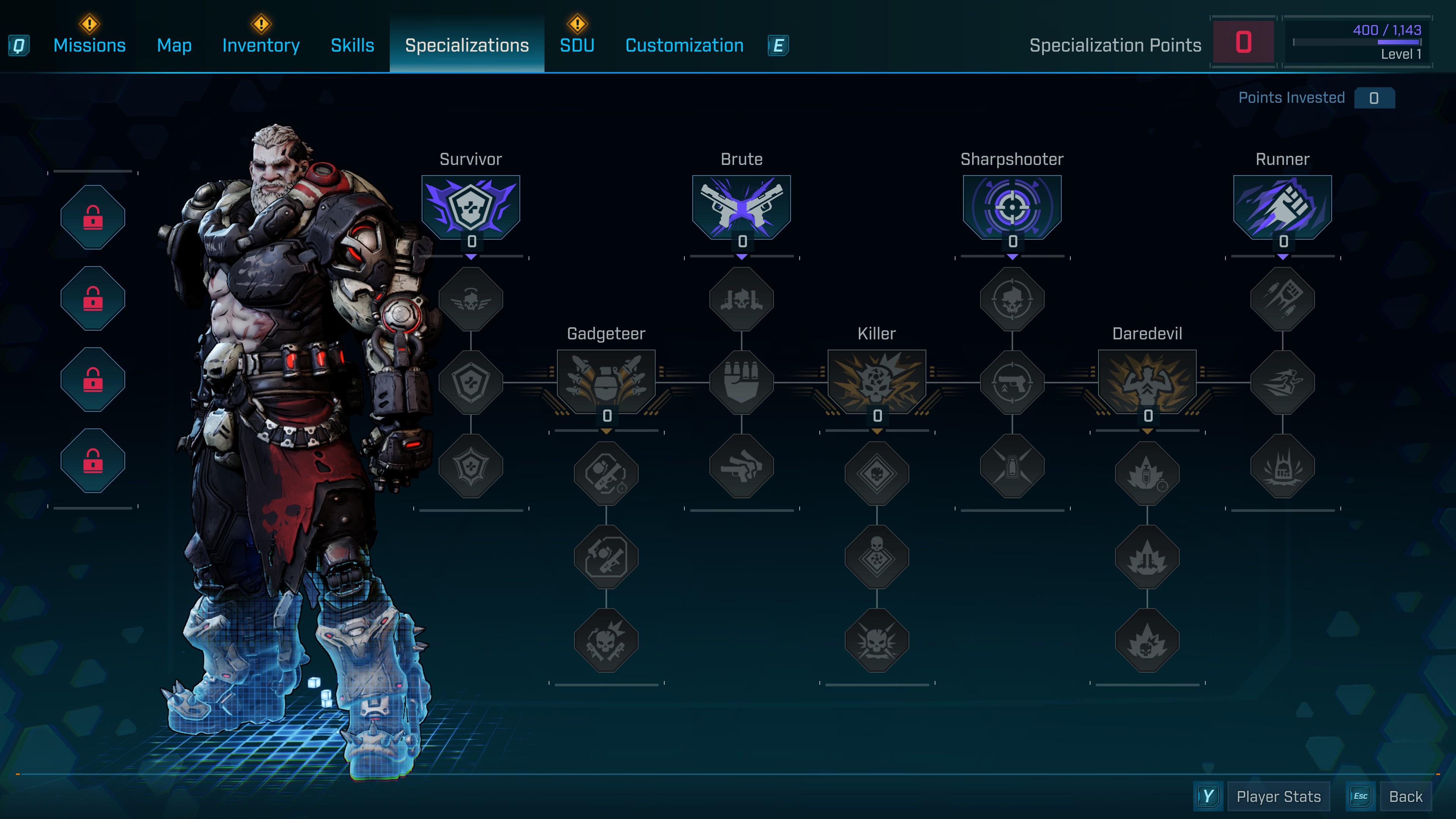Screen dimensions: 1456x819
Task: Click the bottom locked slot icon
Action: pos(93,461)
